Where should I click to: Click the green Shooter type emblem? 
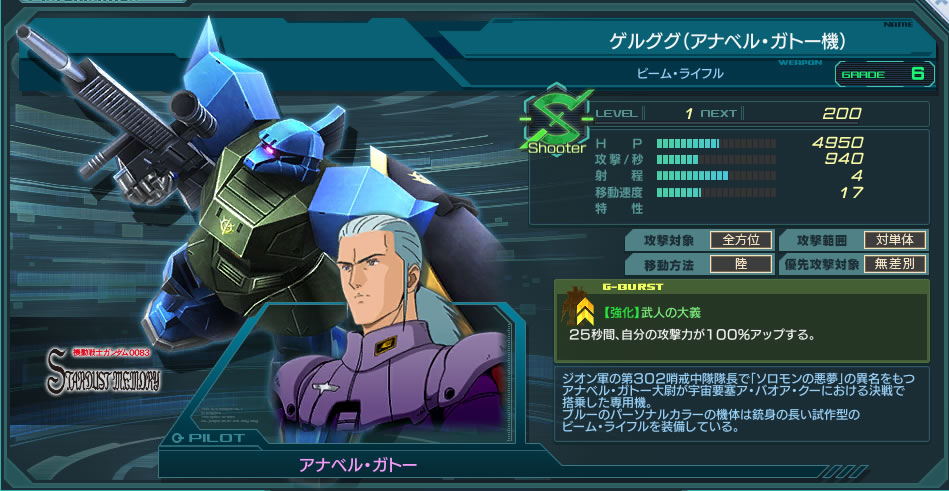(x=557, y=122)
